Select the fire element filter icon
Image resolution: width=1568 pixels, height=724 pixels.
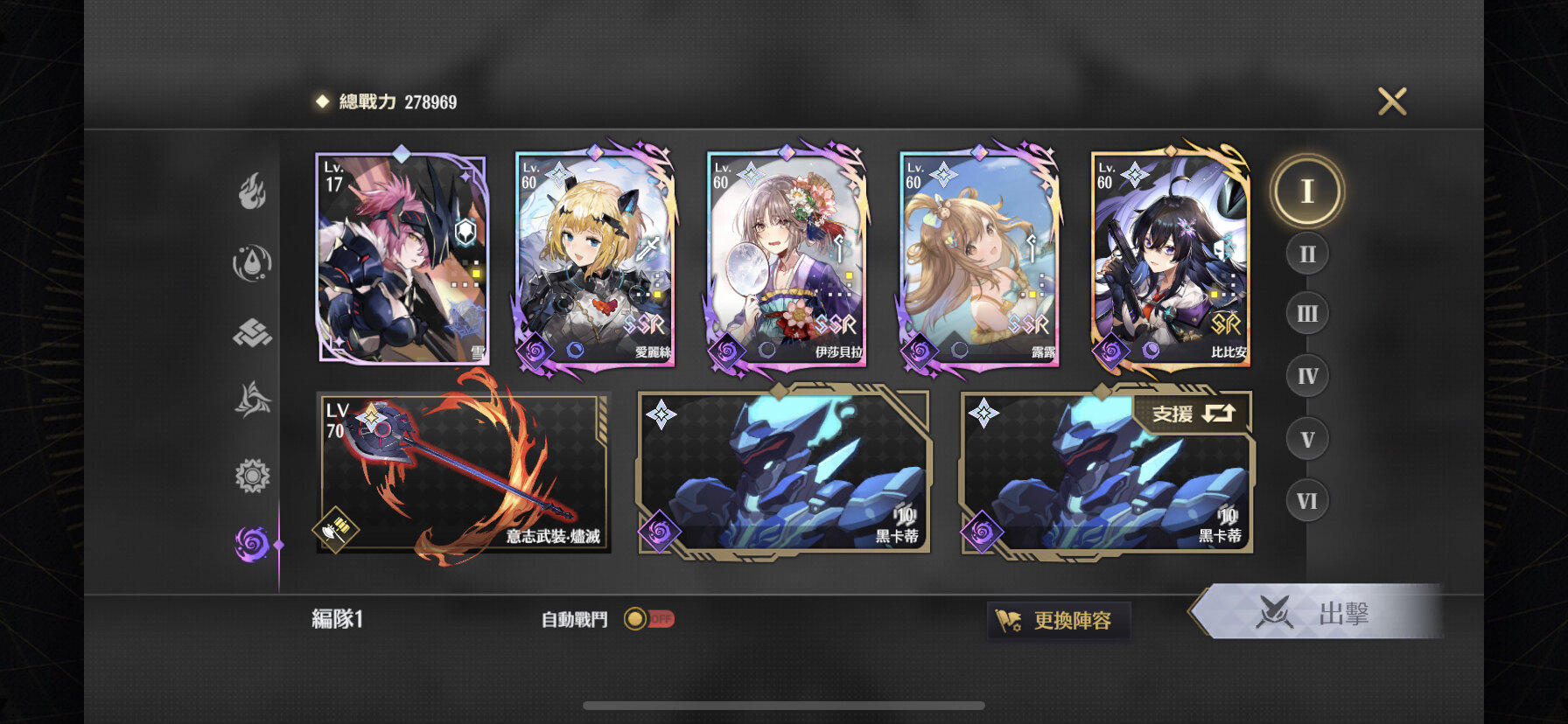(254, 191)
